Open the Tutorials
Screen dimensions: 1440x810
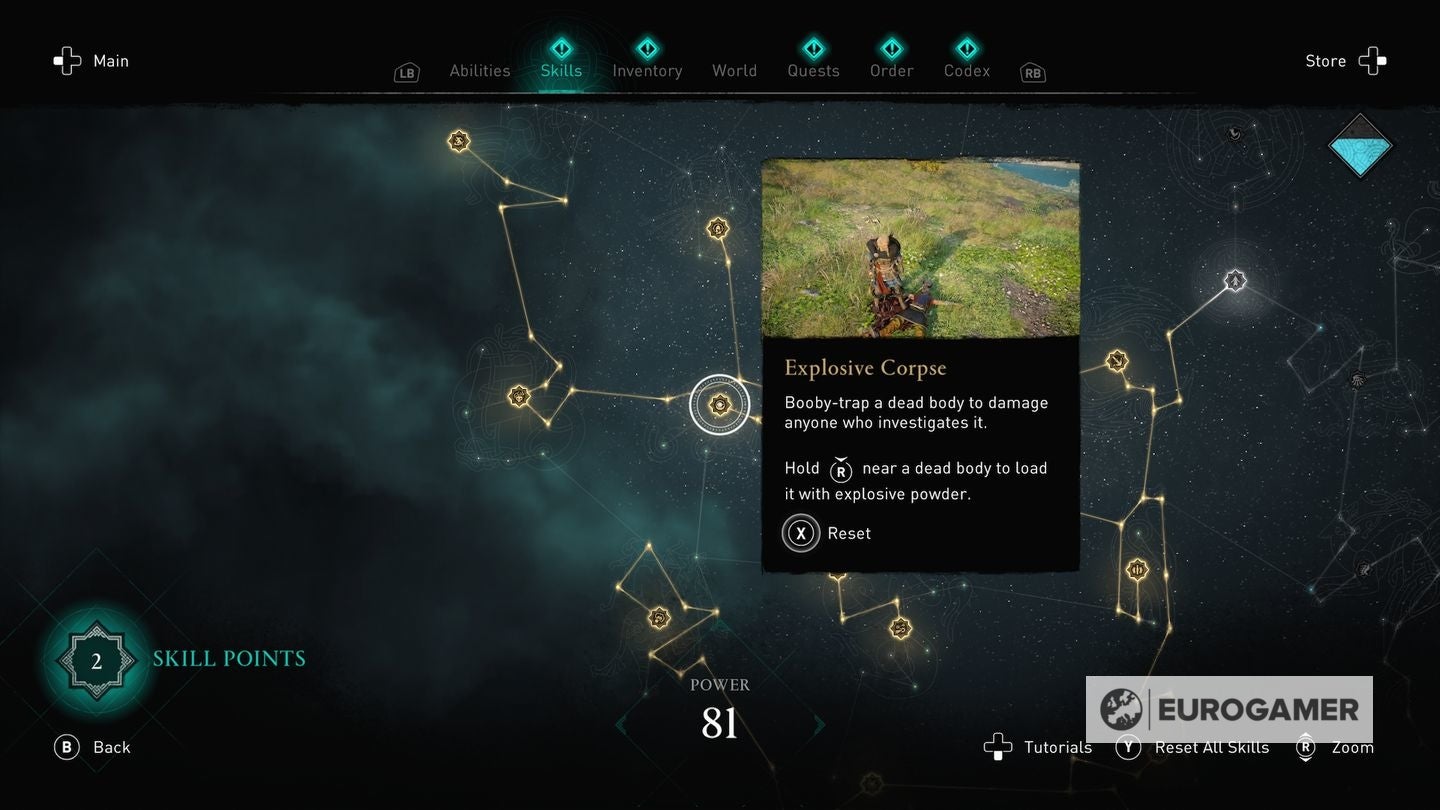(x=1040, y=747)
